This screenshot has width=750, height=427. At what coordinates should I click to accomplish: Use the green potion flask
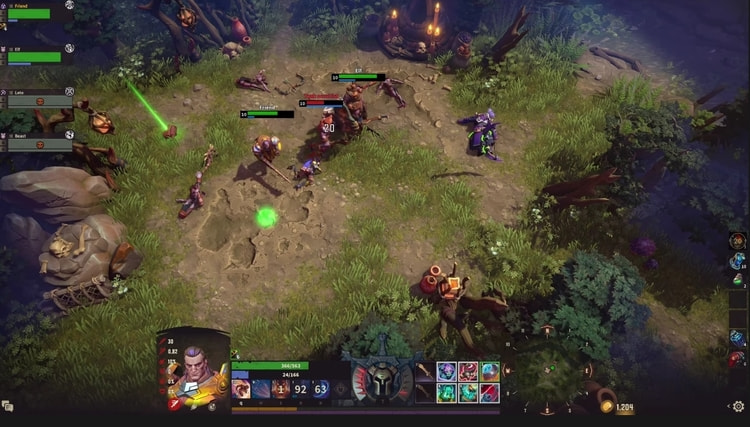point(737,282)
